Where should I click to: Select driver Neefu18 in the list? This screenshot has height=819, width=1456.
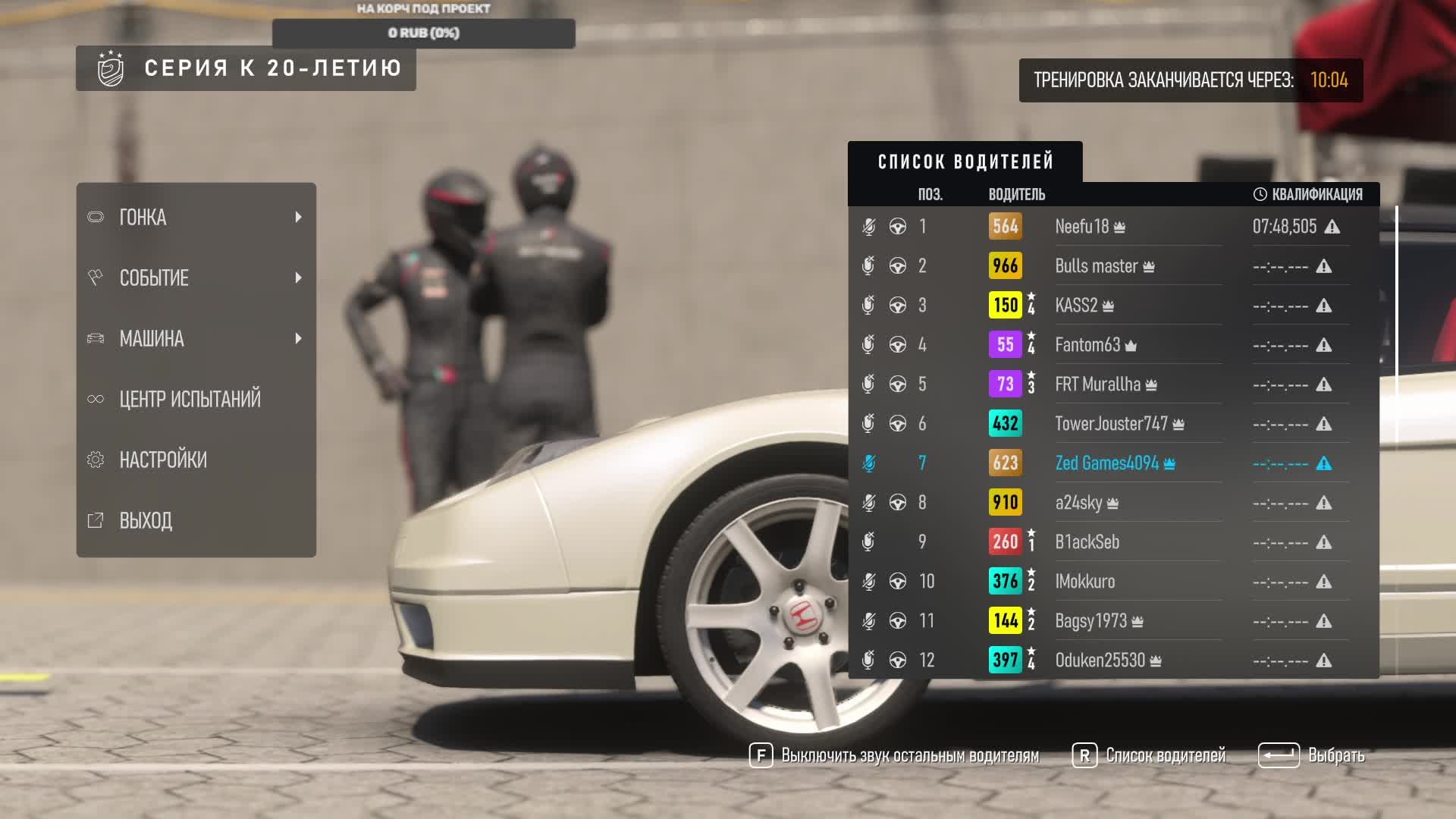click(1082, 227)
